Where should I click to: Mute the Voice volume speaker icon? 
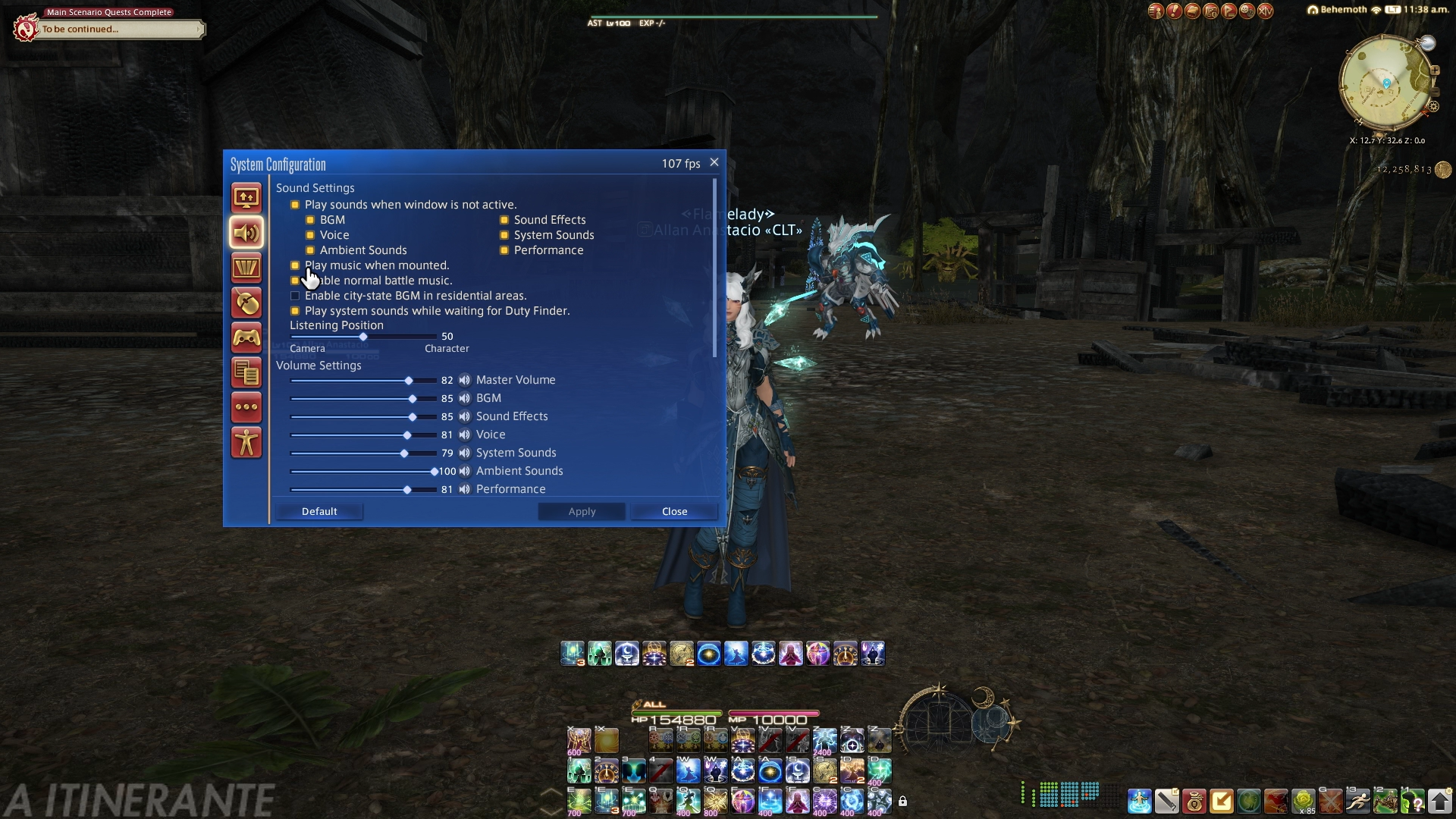(465, 435)
